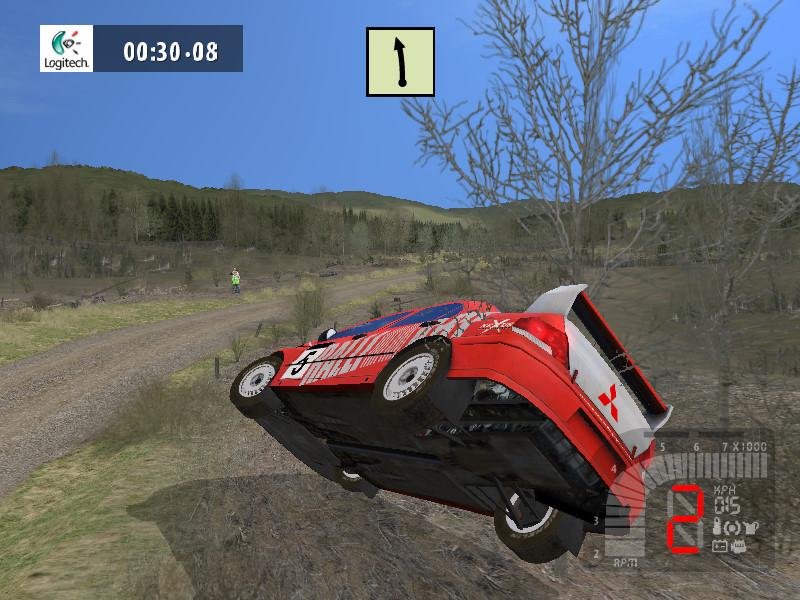Select the oil can warning indicator
This screenshot has height=600, width=800.
tap(750, 526)
